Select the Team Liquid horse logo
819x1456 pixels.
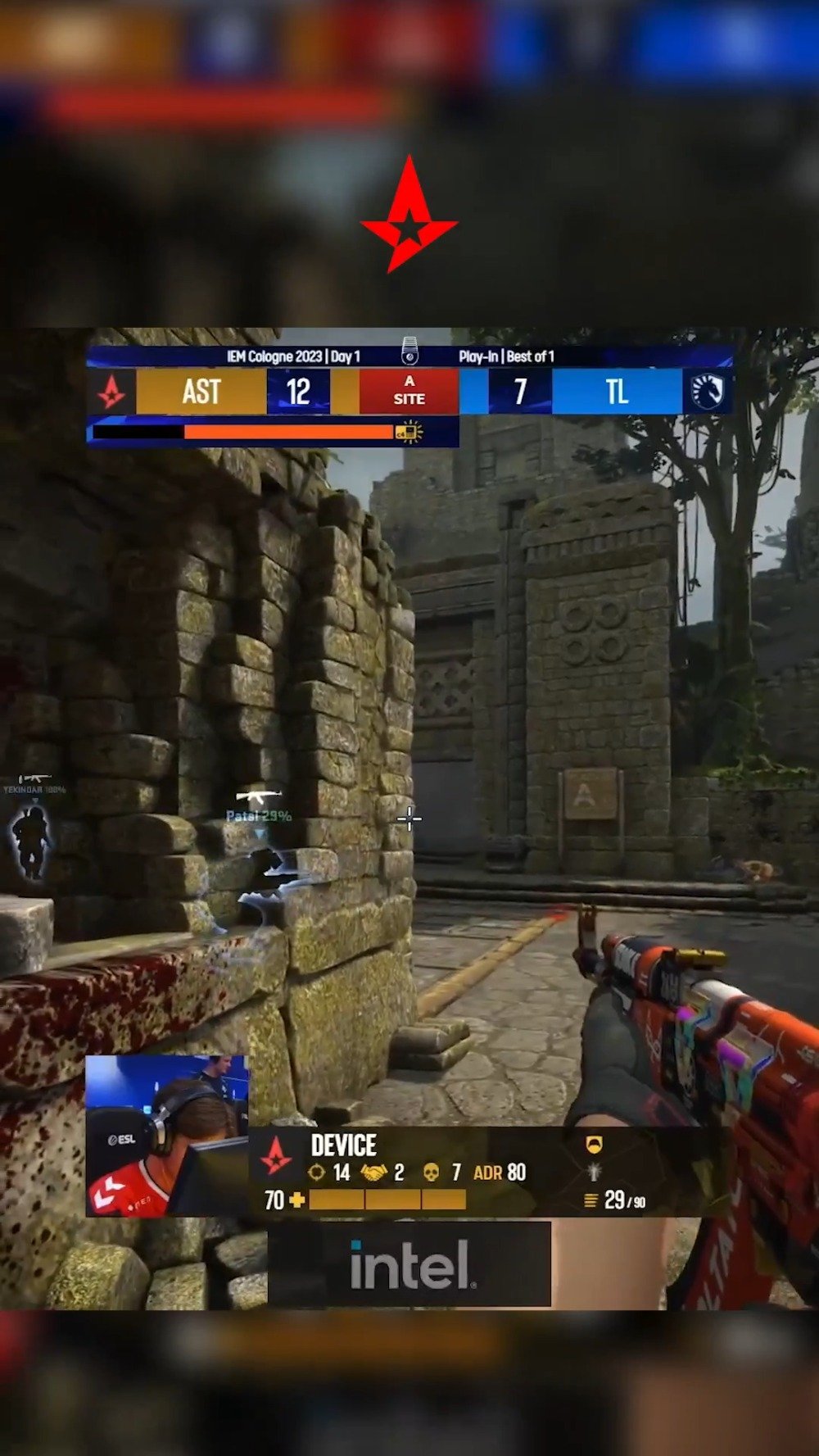click(707, 392)
